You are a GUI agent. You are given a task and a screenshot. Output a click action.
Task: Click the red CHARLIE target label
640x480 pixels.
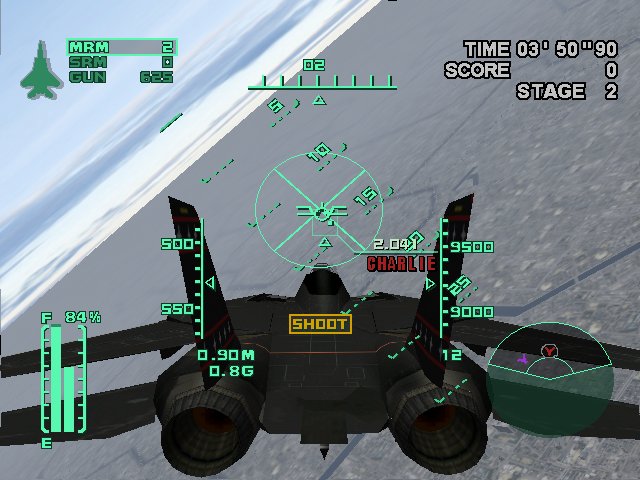coord(402,264)
